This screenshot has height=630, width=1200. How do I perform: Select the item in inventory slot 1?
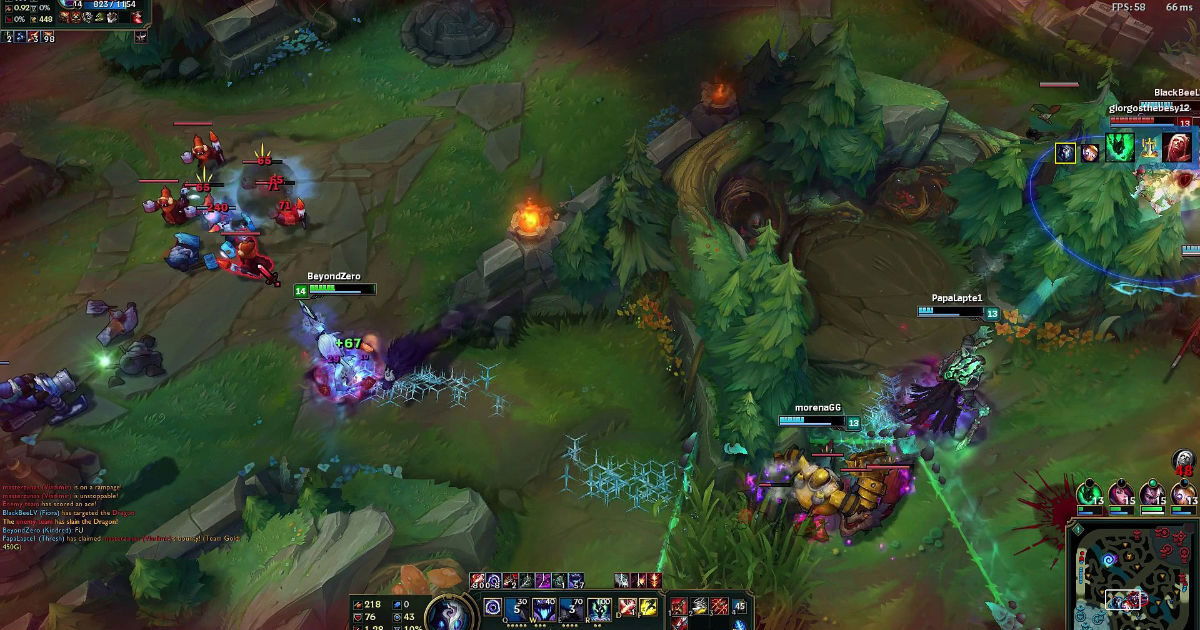[x=679, y=606]
